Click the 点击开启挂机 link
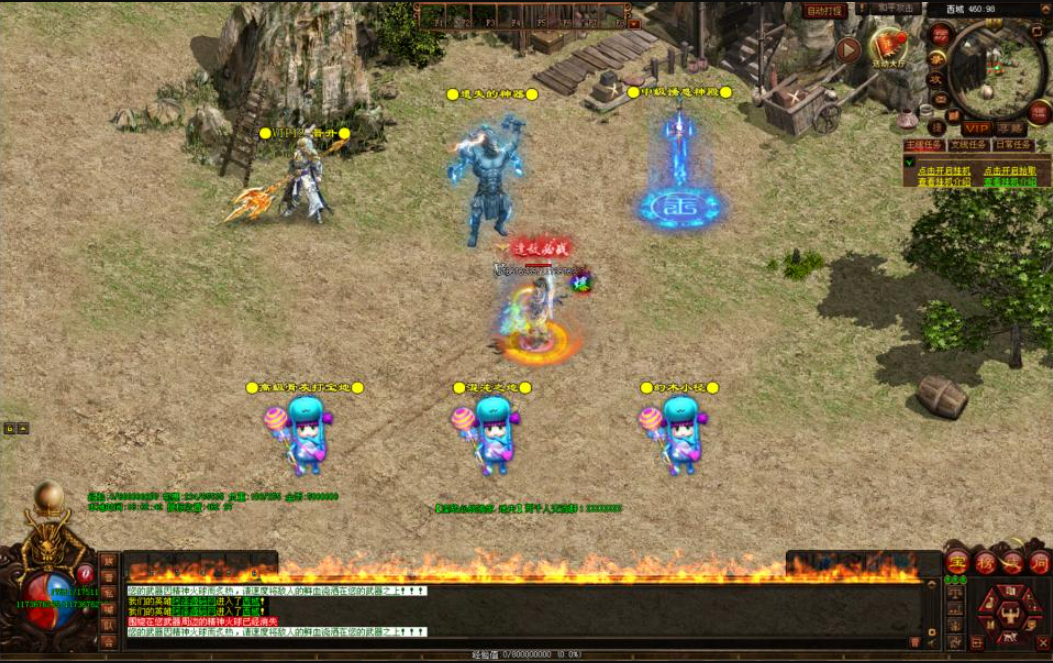 pos(943,171)
